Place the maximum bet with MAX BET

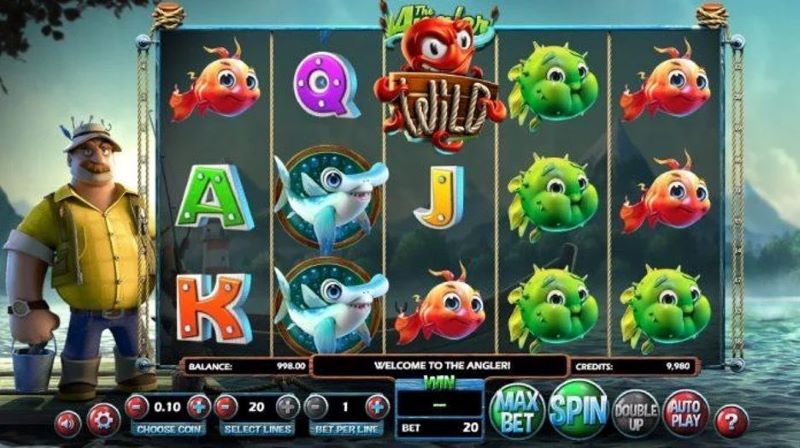(517, 409)
